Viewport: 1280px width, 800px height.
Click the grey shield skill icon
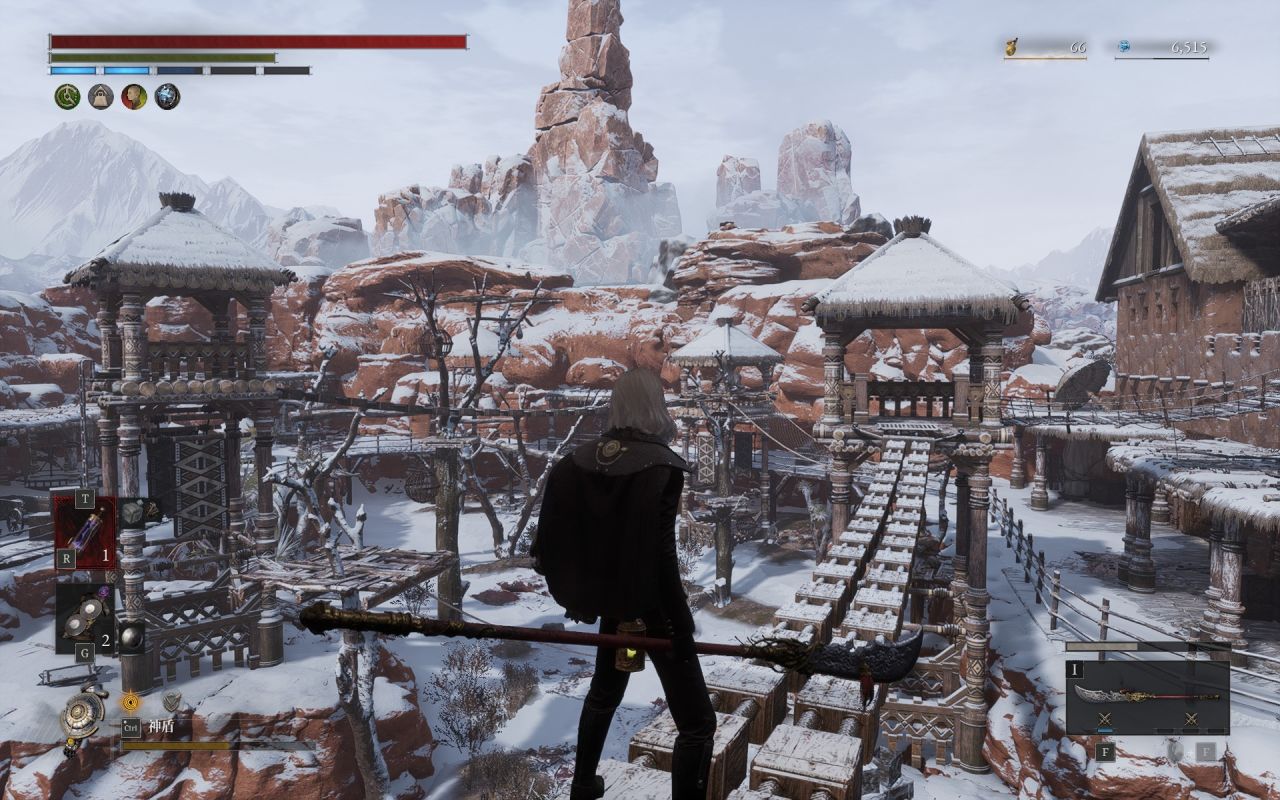pyautogui.click(x=171, y=701)
